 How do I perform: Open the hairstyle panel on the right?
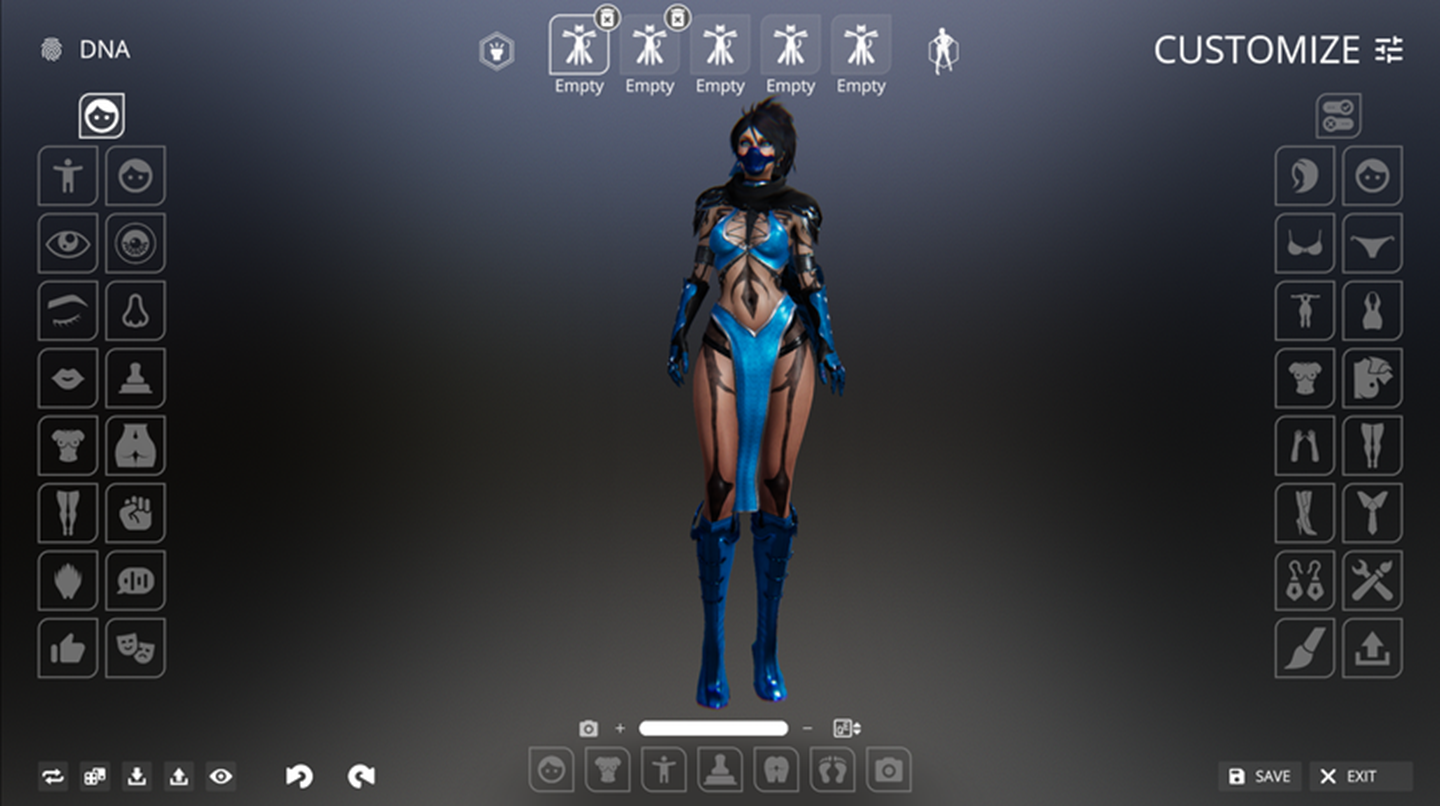click(1304, 175)
